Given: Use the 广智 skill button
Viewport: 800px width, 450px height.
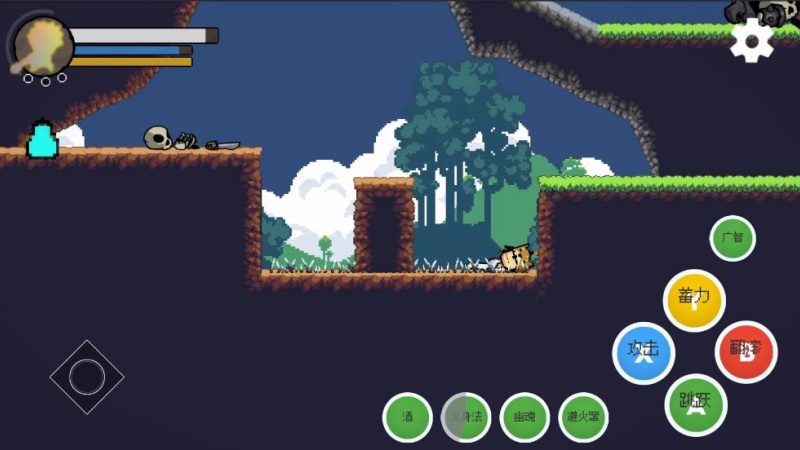Looking at the screenshot, I should pyautogui.click(x=732, y=239).
